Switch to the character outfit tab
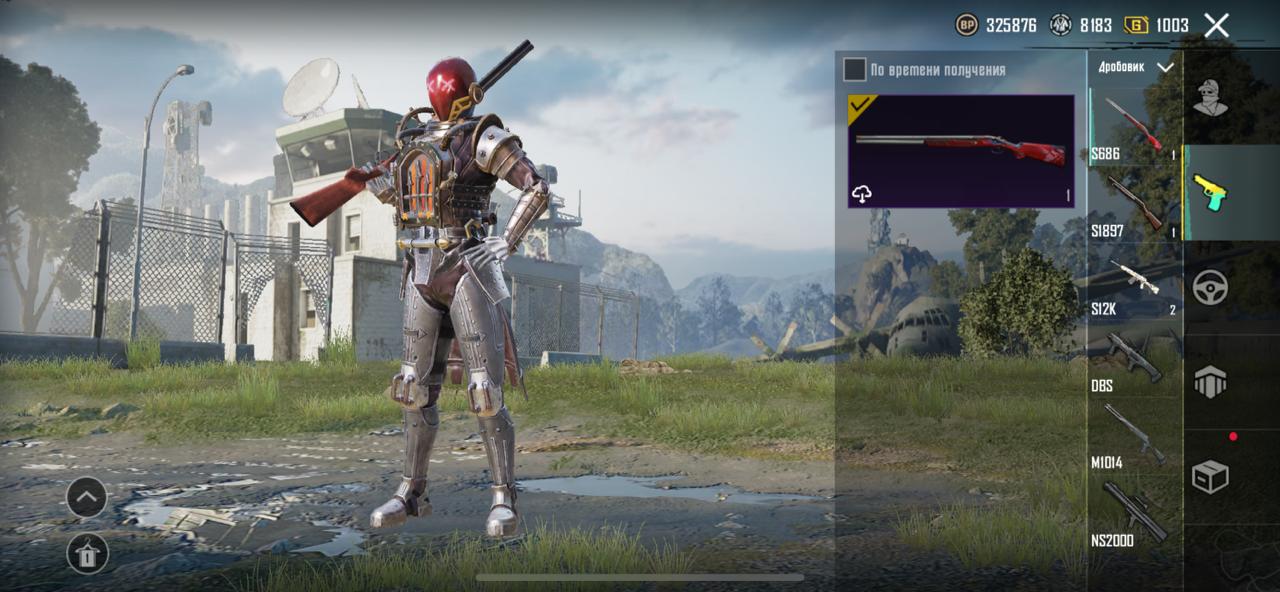 (x=1210, y=98)
